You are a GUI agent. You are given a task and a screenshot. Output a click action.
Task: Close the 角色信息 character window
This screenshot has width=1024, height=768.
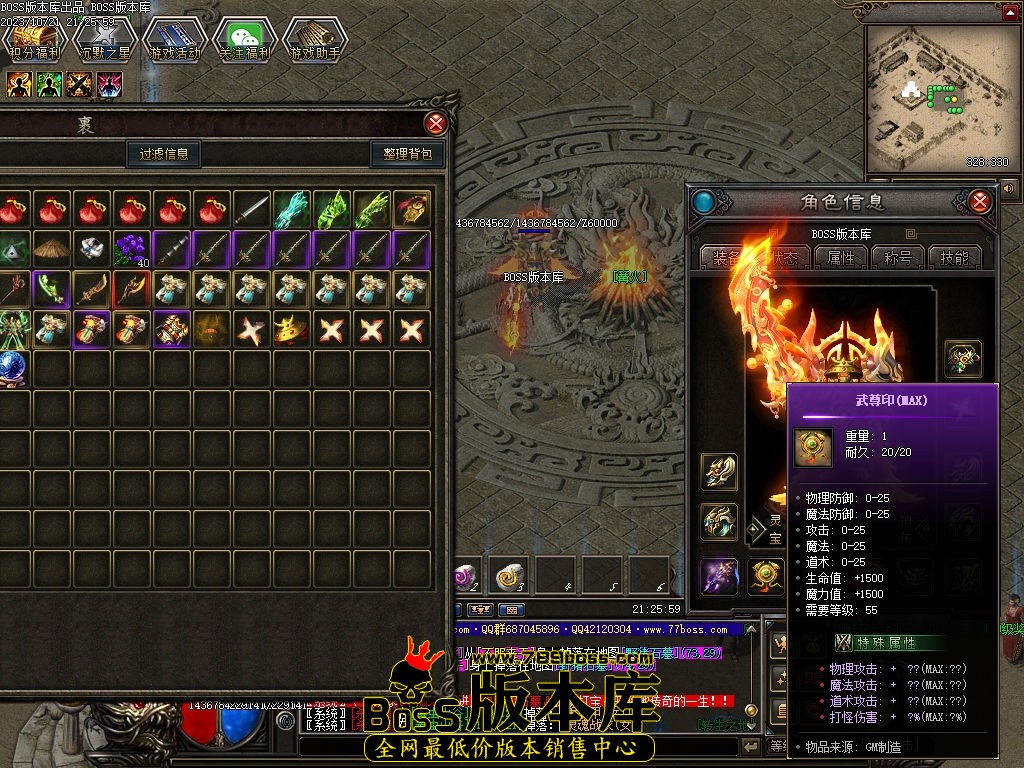[980, 202]
